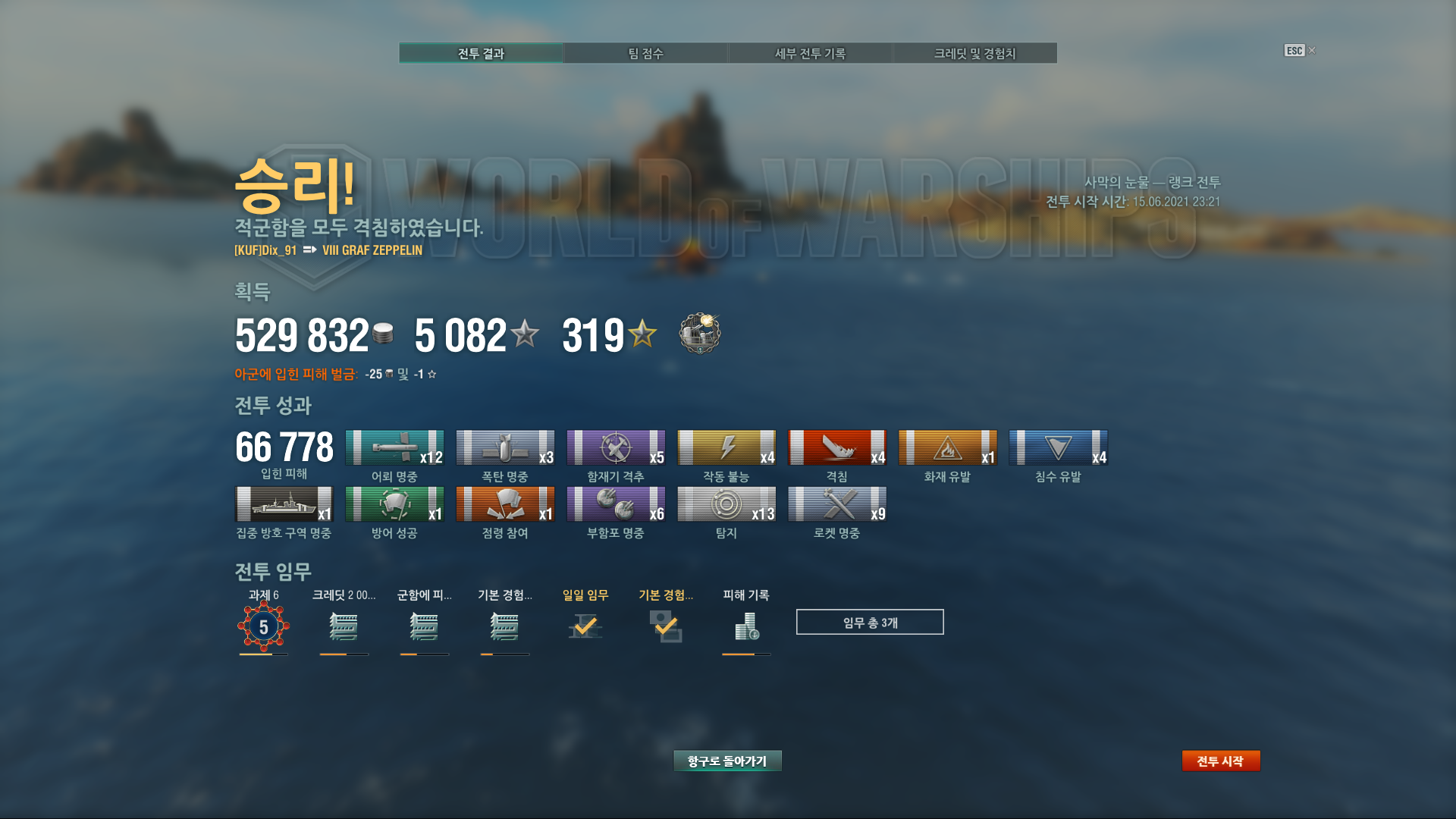This screenshot has height=819, width=1456.
Task: Select the 전투 결과 tab
Action: [481, 53]
